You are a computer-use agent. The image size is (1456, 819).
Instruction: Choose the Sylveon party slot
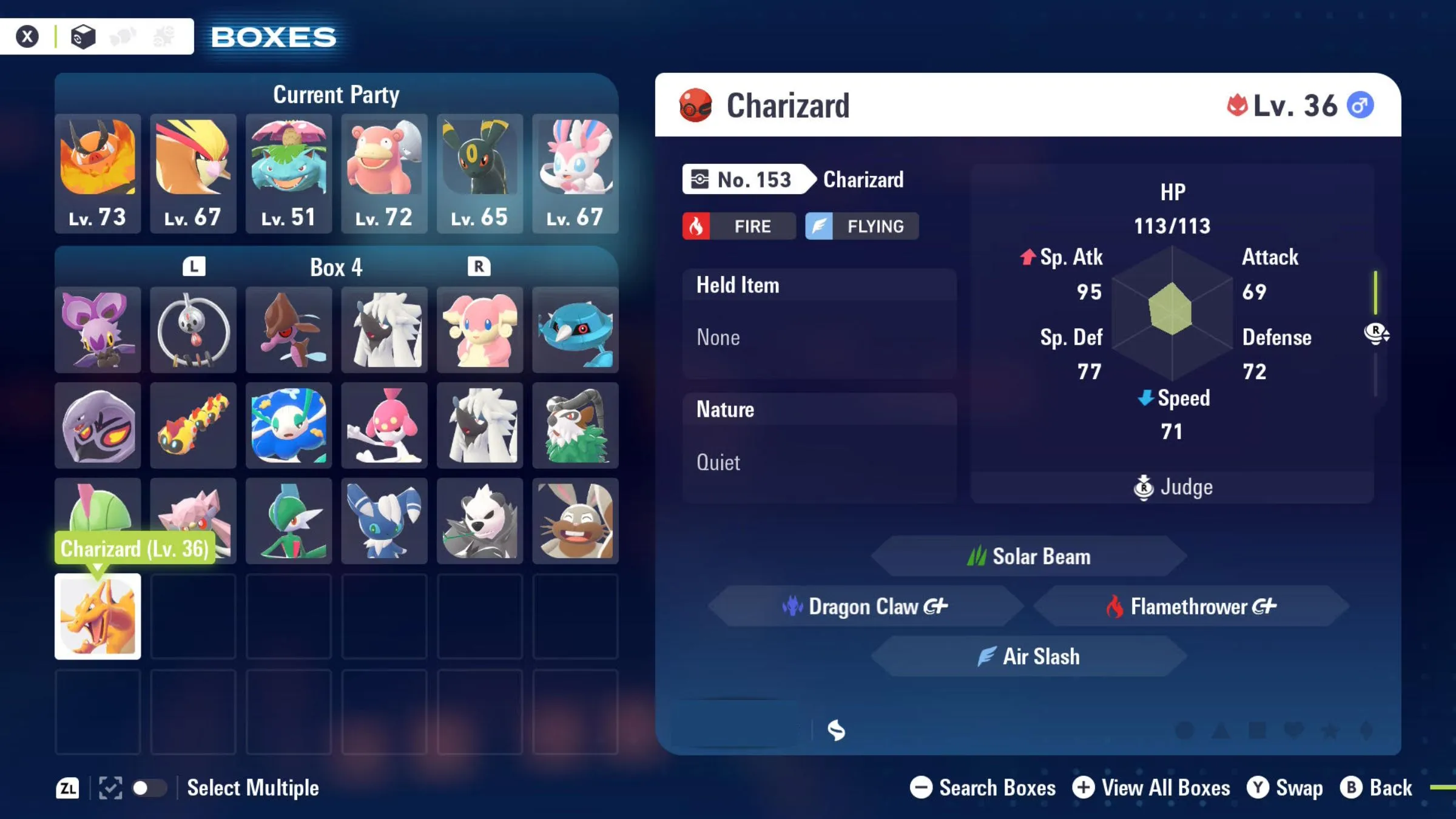(x=575, y=173)
